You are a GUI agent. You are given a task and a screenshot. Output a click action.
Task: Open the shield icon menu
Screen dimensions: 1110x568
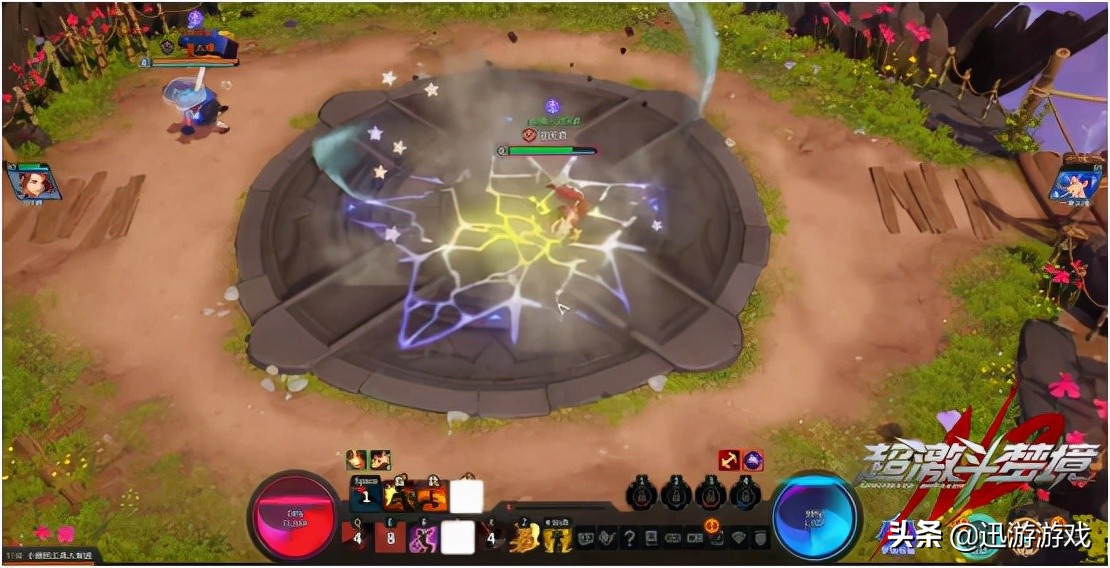[x=761, y=538]
